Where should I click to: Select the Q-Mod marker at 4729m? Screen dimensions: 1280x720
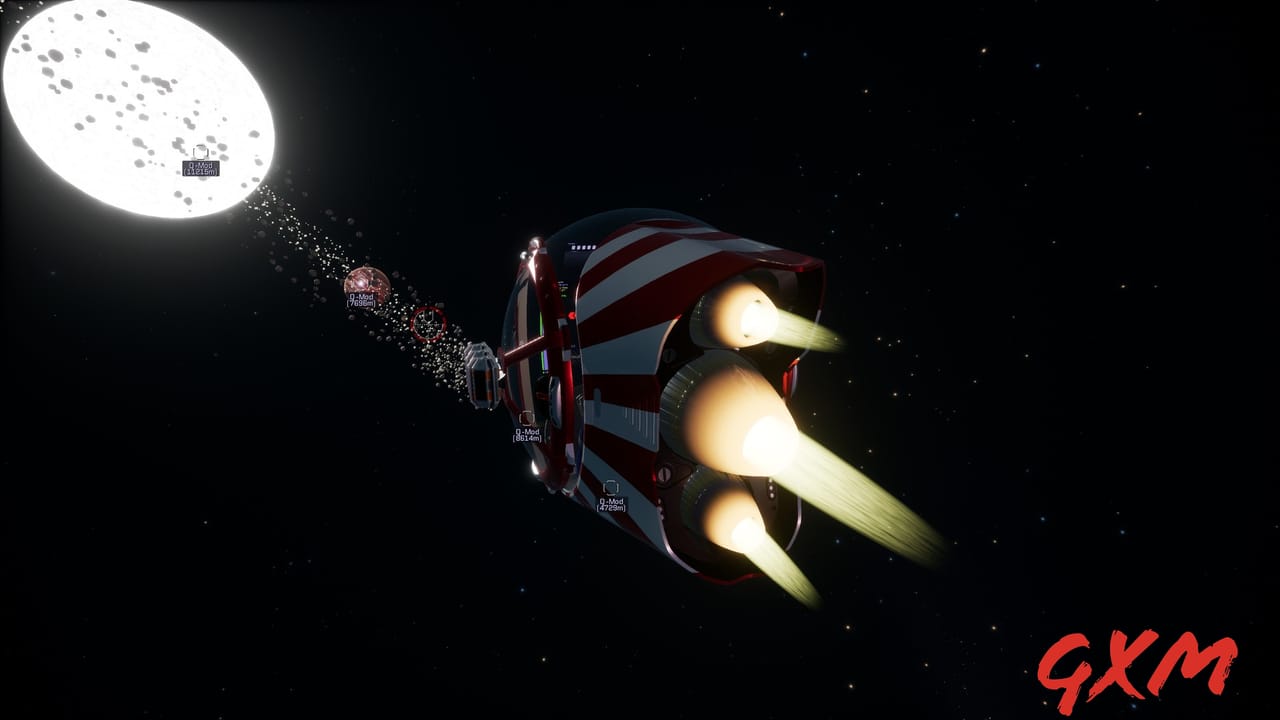coord(612,503)
